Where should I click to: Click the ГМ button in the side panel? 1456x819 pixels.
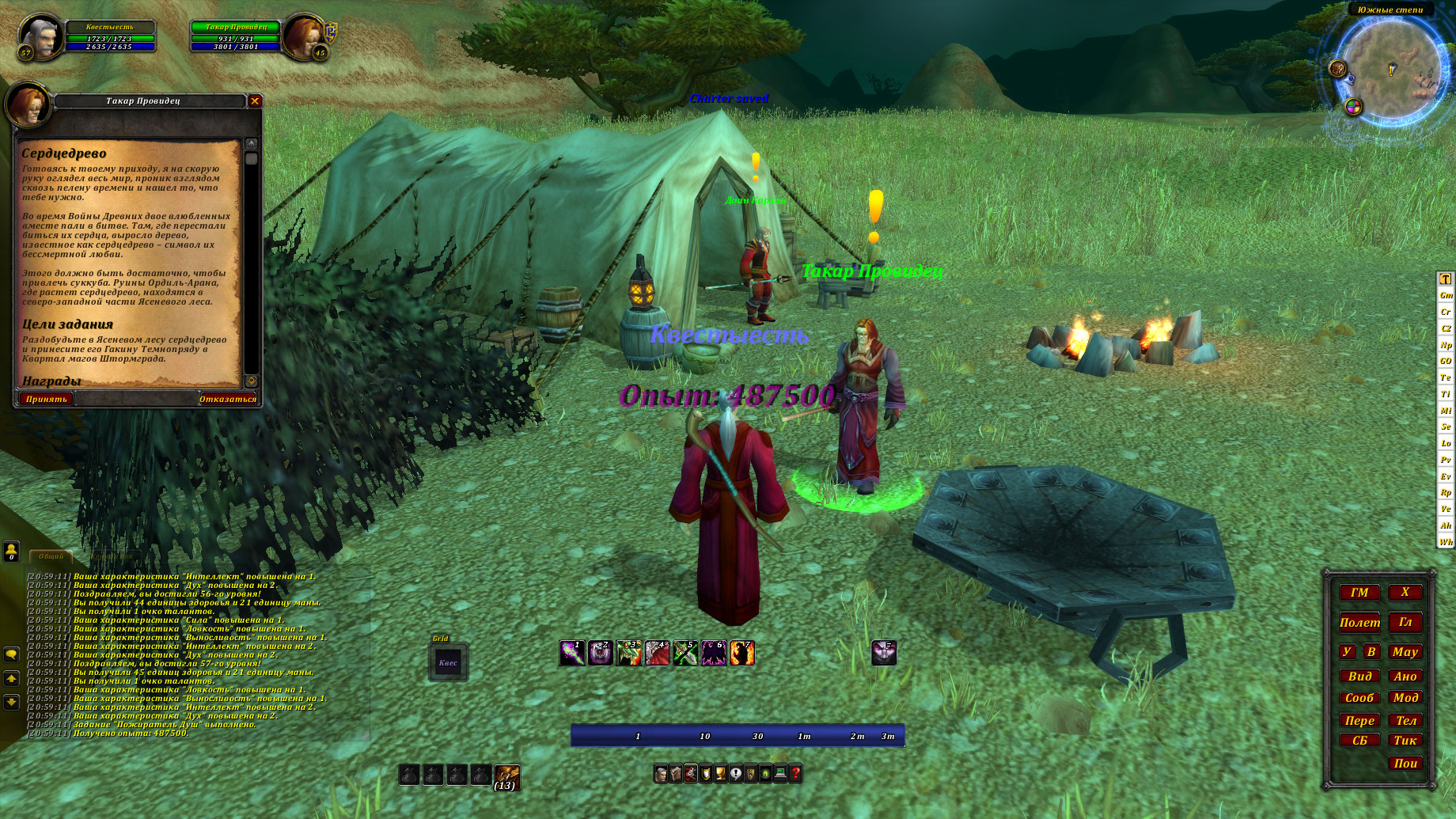1359,592
